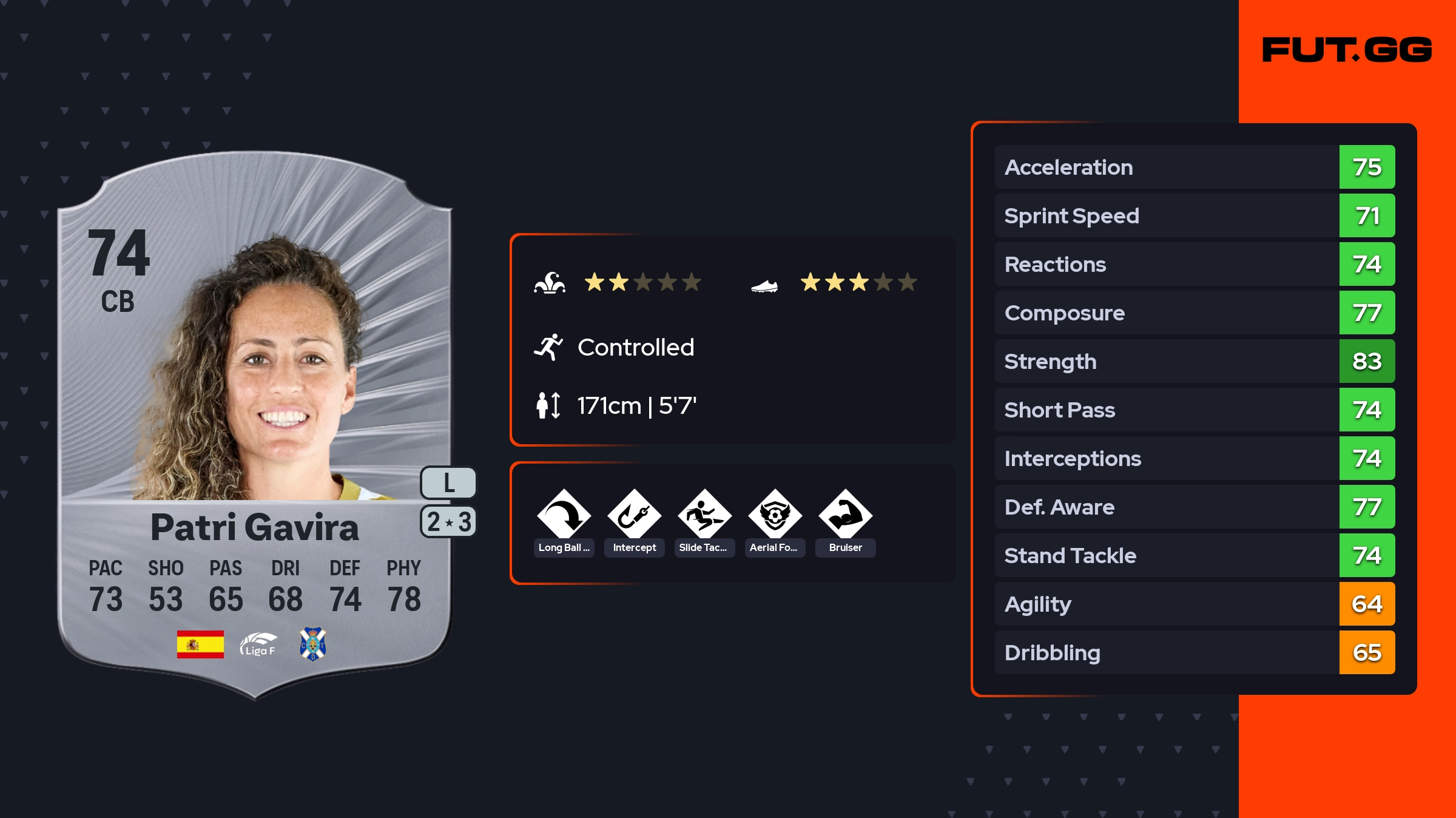Click the Liga F league badge
This screenshot has width=1456, height=818.
258,644
